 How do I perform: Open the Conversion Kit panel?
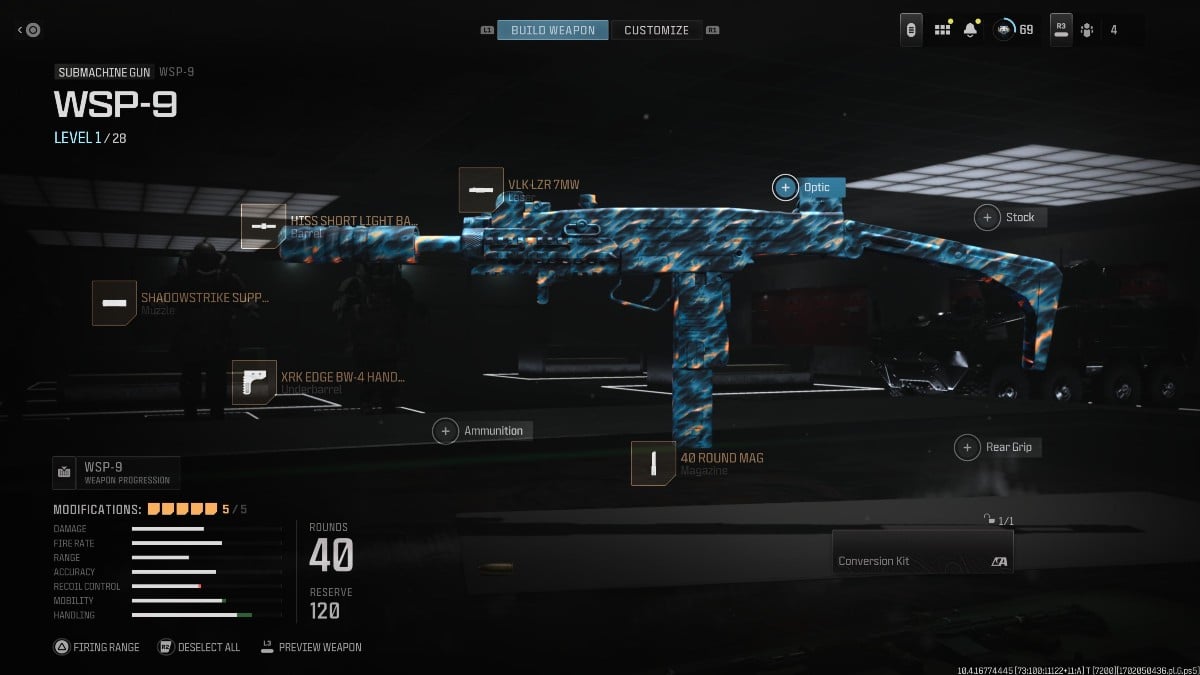922,551
